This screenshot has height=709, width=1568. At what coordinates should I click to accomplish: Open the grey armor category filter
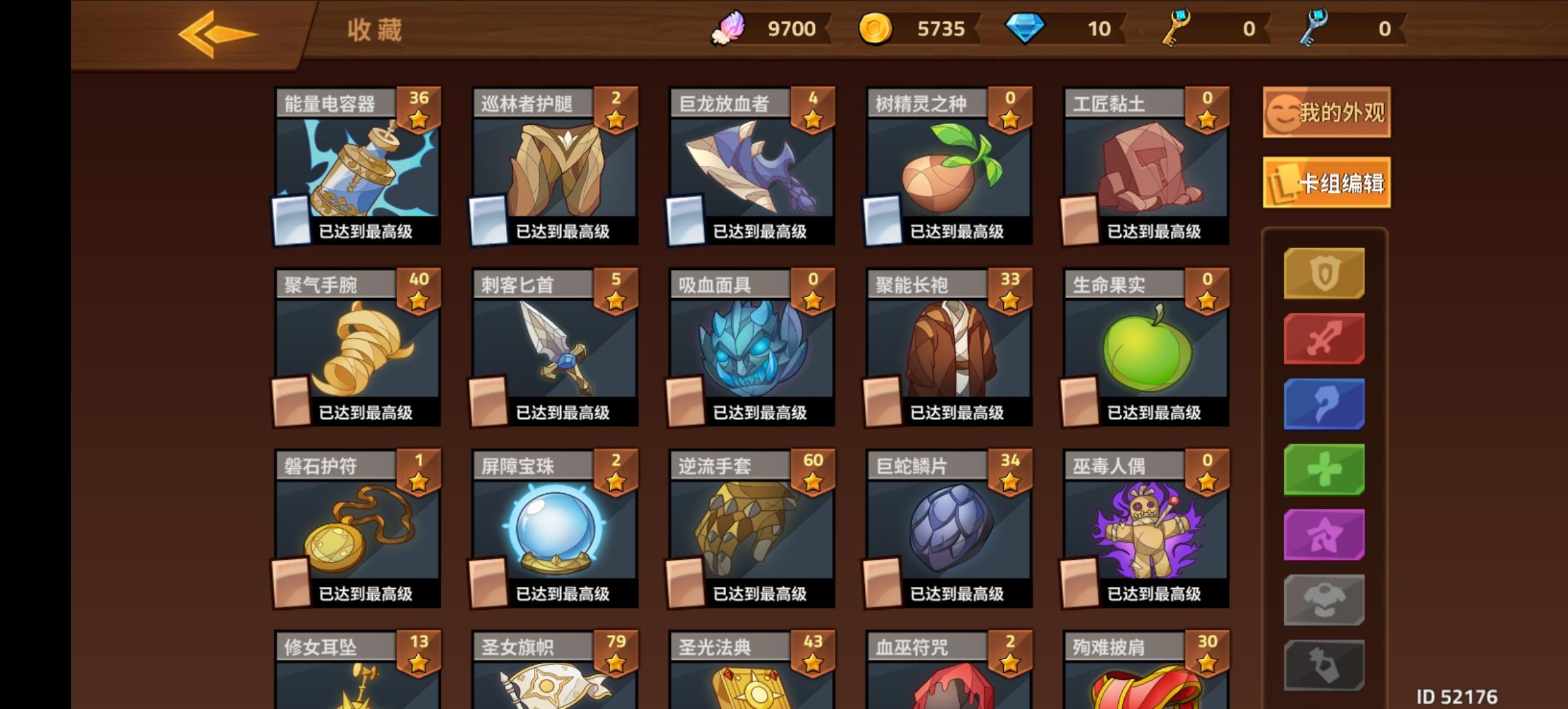click(1324, 598)
